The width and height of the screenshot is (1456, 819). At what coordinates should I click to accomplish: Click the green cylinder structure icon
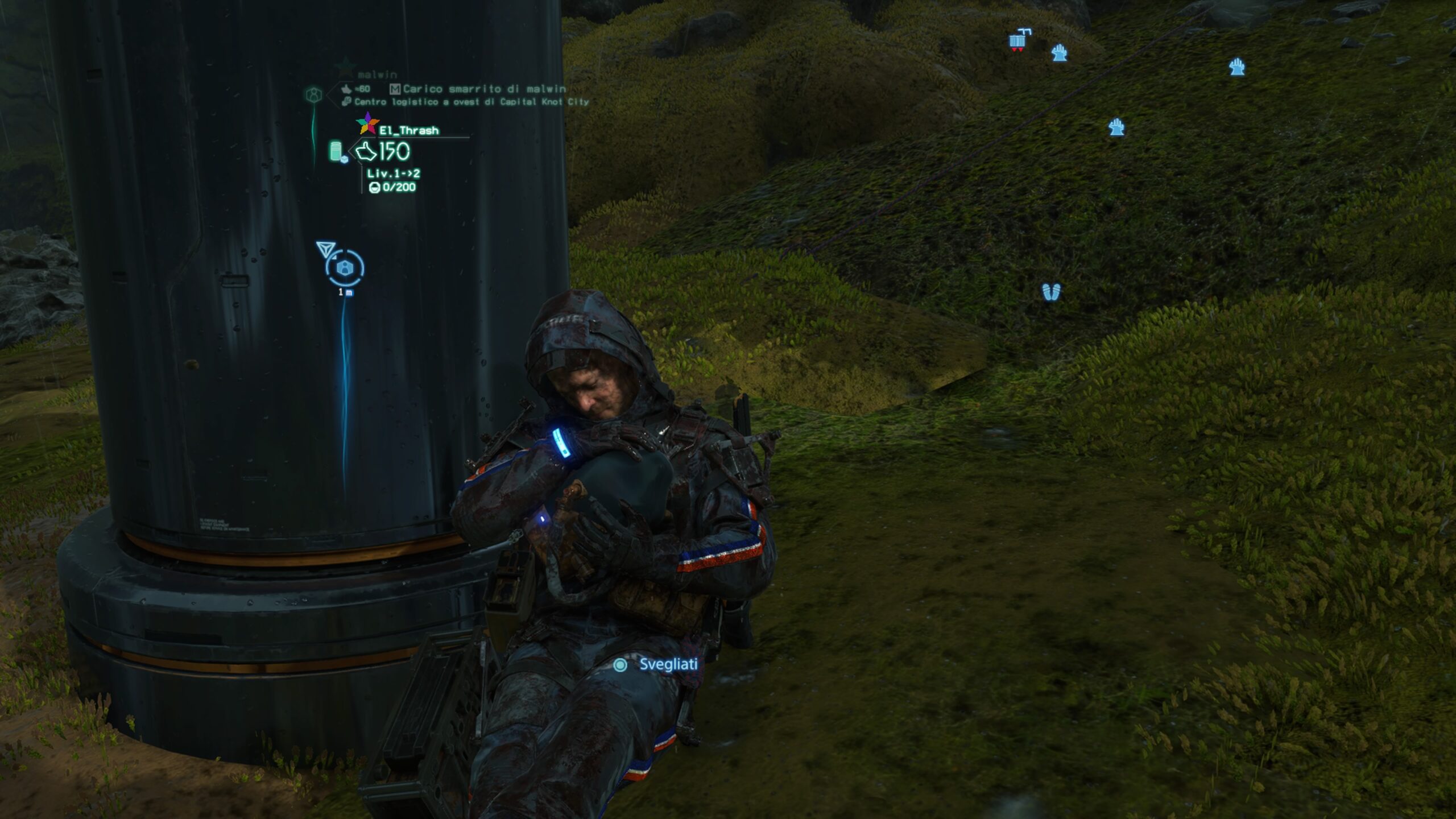pyautogui.click(x=337, y=151)
